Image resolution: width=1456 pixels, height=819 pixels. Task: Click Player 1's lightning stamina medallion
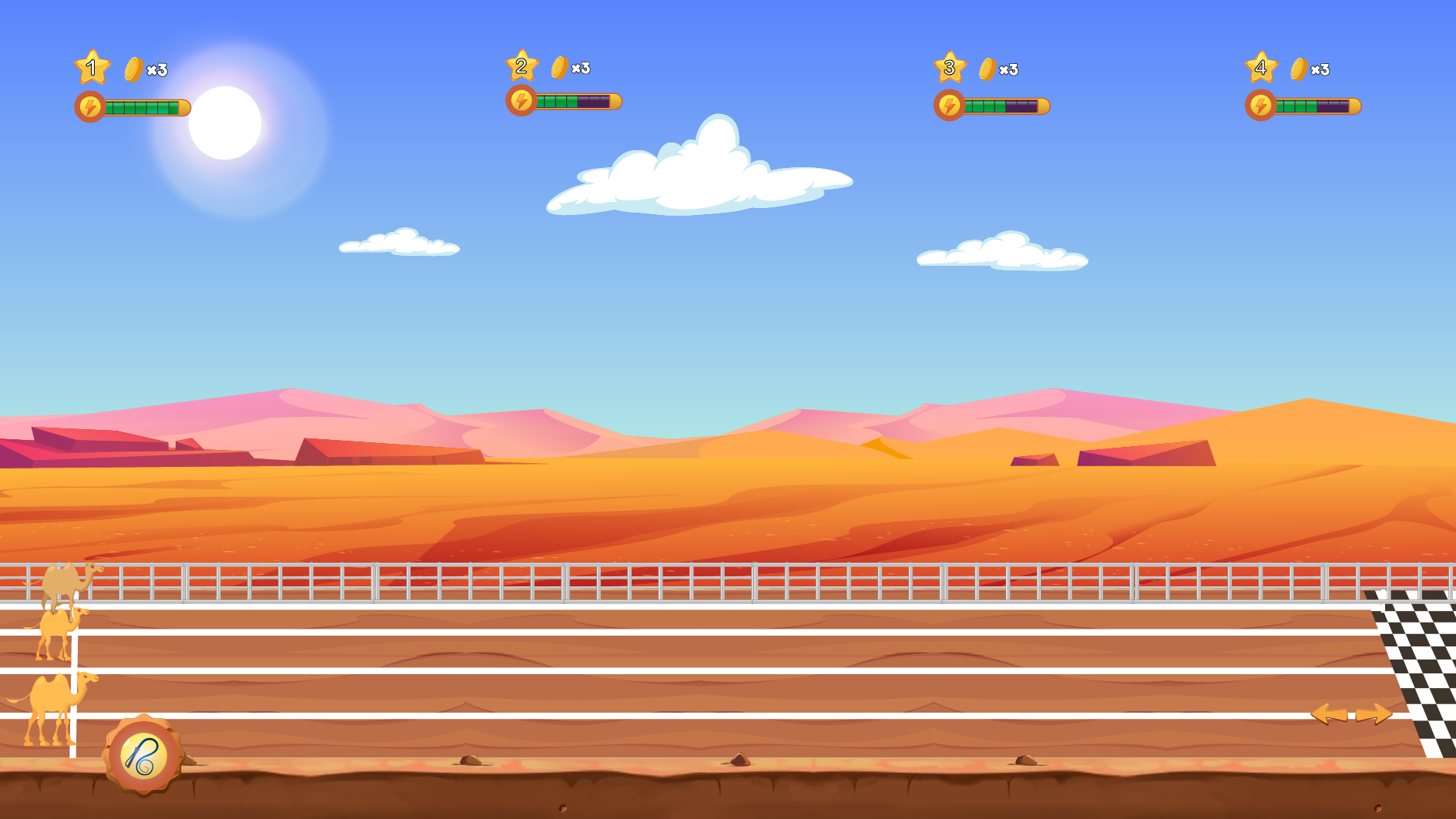89,106
